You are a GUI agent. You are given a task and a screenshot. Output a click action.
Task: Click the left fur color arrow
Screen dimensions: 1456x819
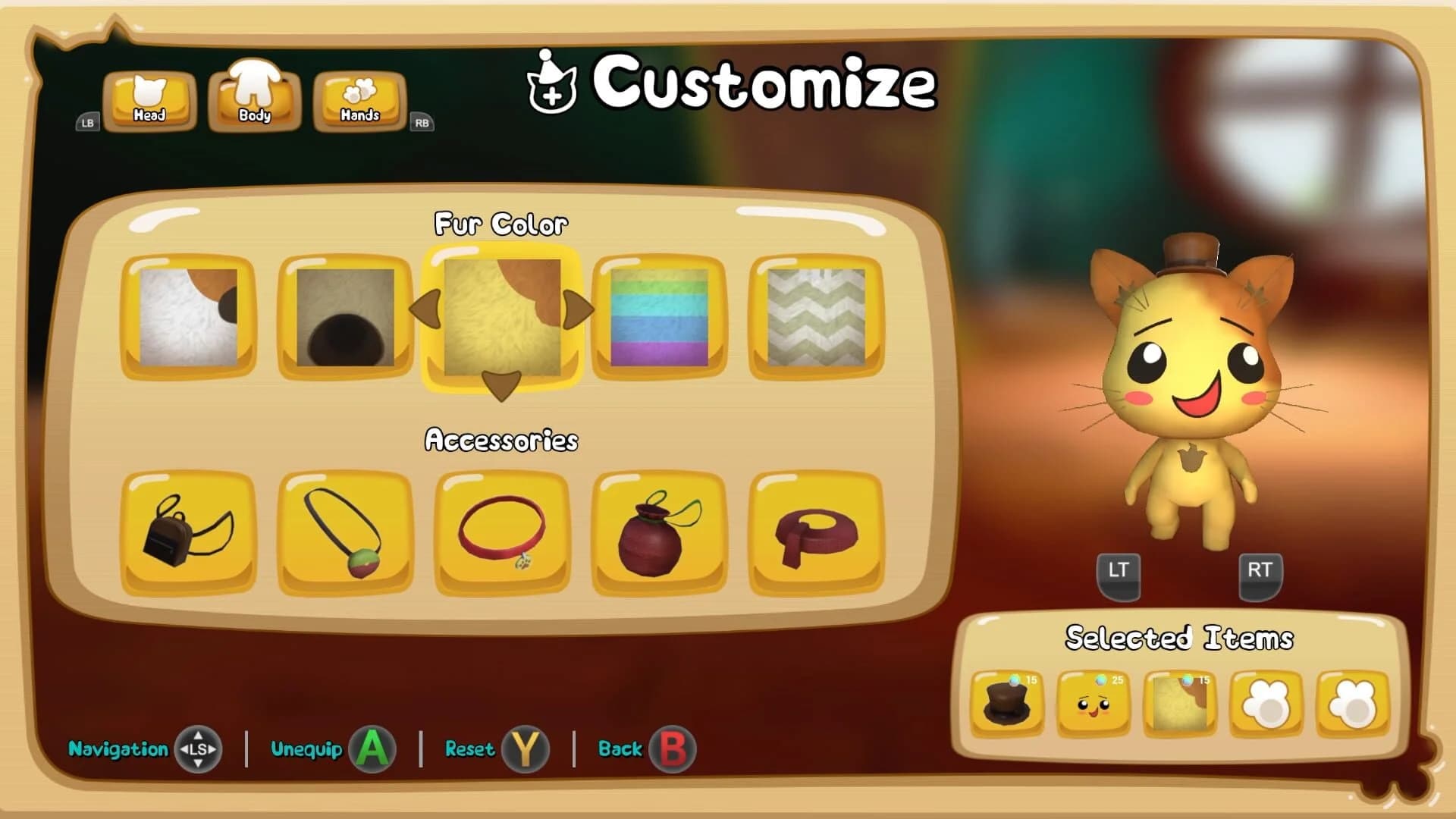[x=425, y=309]
